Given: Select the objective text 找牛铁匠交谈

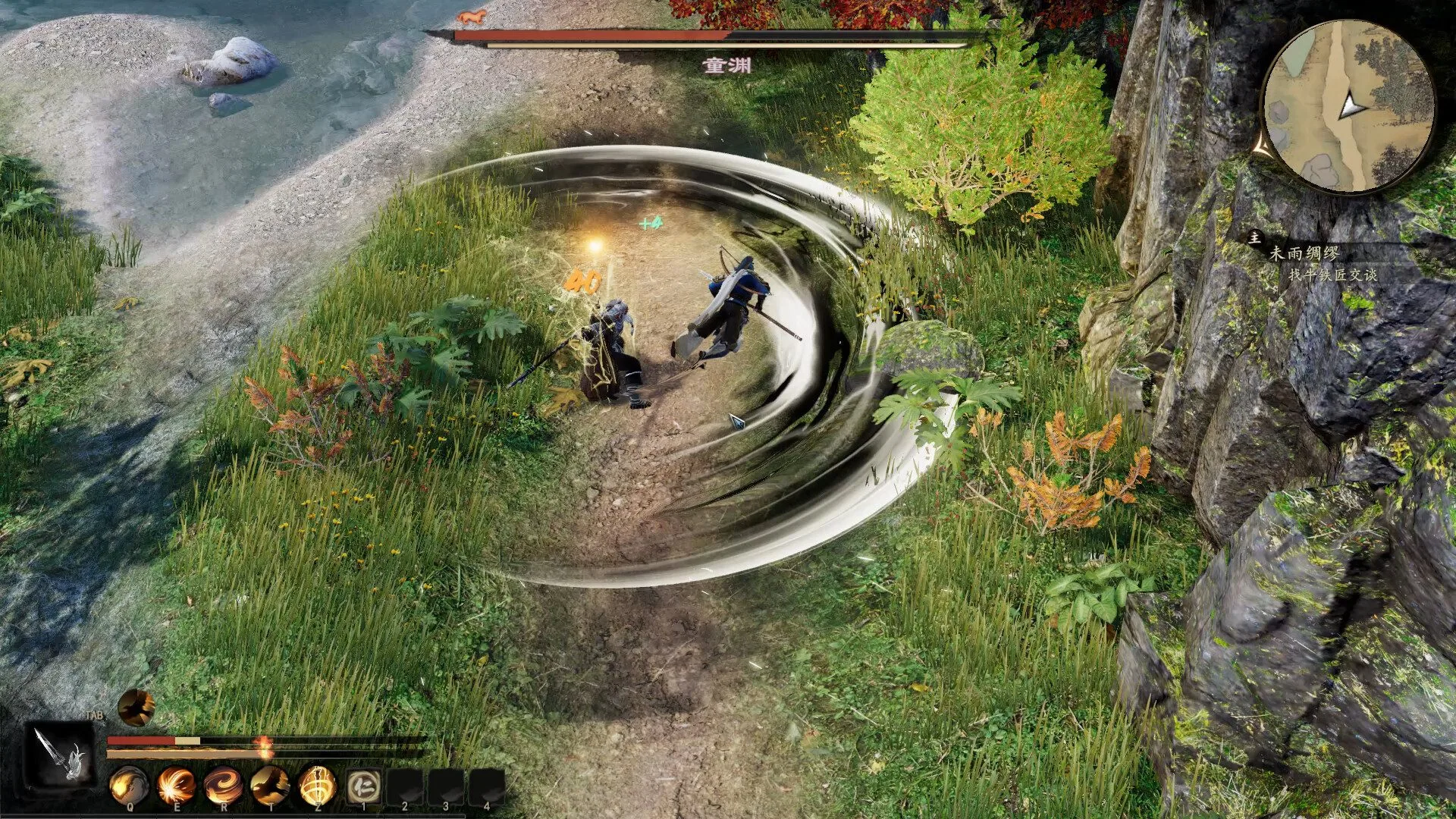Looking at the screenshot, I should (x=1335, y=274).
